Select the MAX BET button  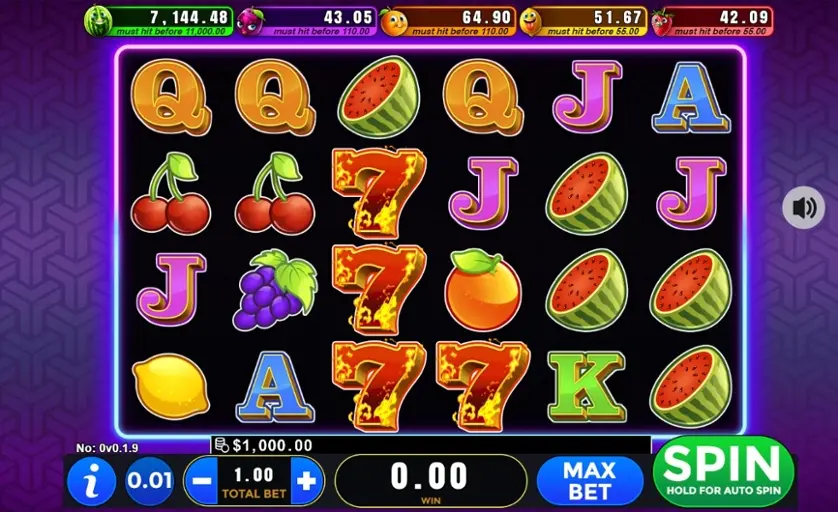point(588,480)
